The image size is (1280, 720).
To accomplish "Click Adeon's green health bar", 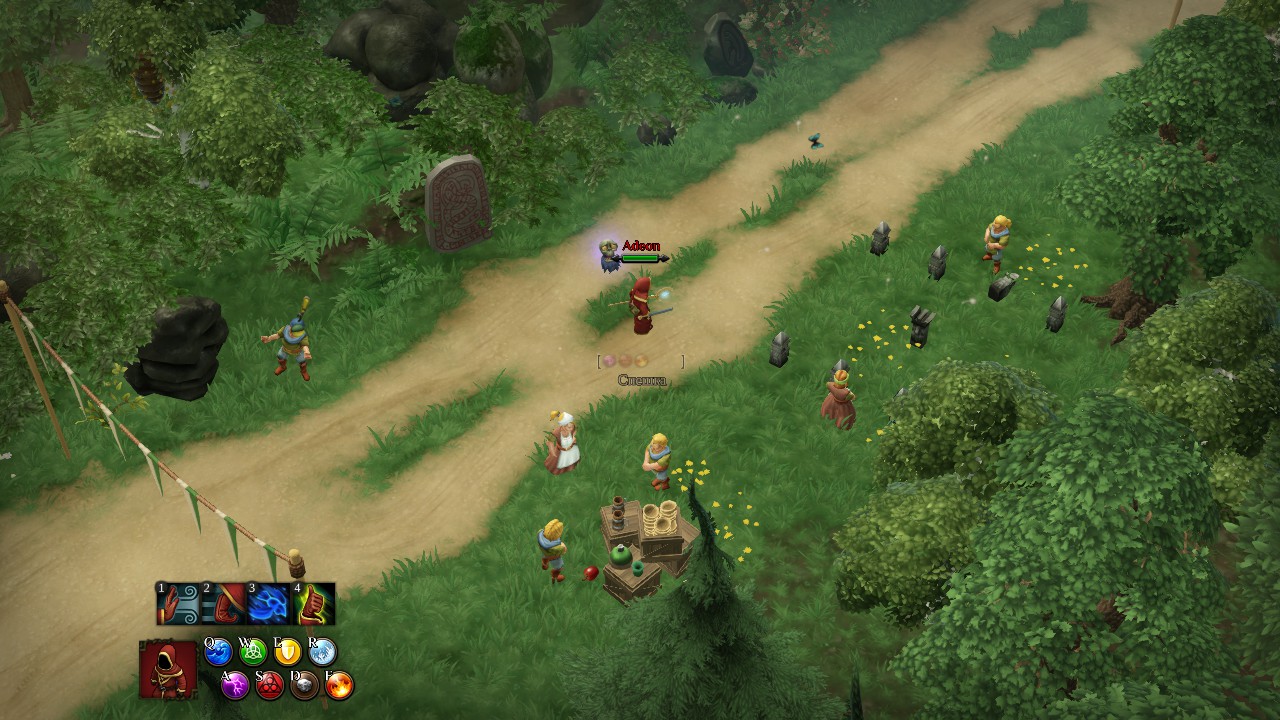I will [641, 256].
